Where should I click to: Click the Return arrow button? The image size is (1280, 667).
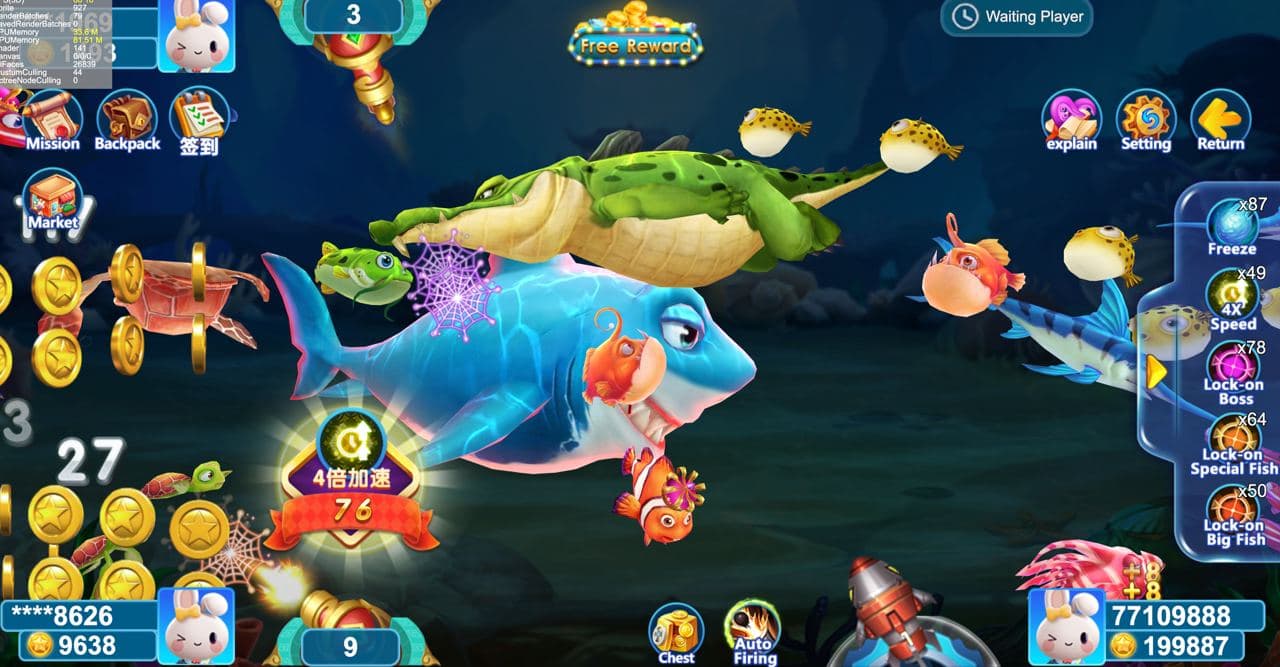(1220, 119)
